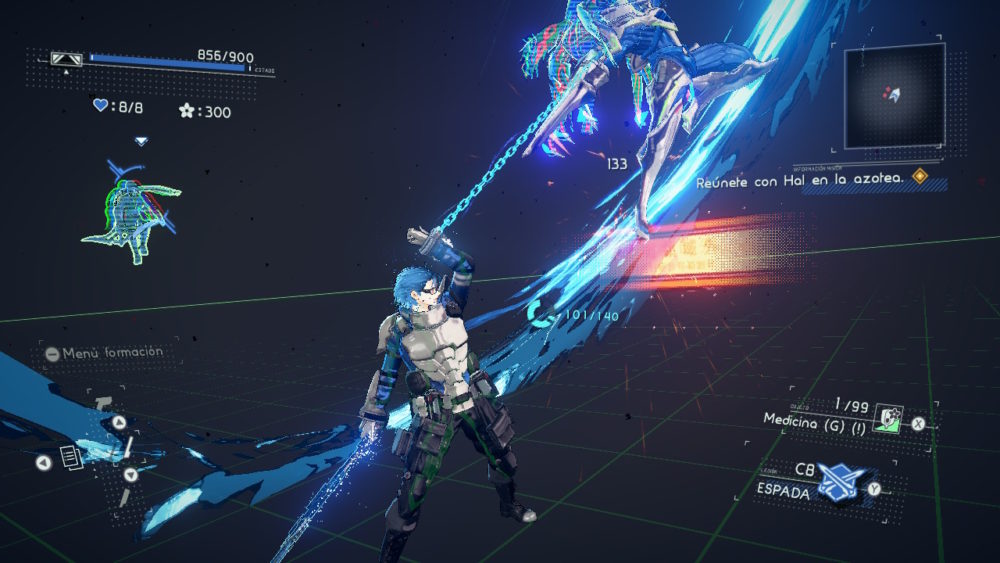Select the Legion portrait icon
1000x563 pixels.
tap(130, 213)
